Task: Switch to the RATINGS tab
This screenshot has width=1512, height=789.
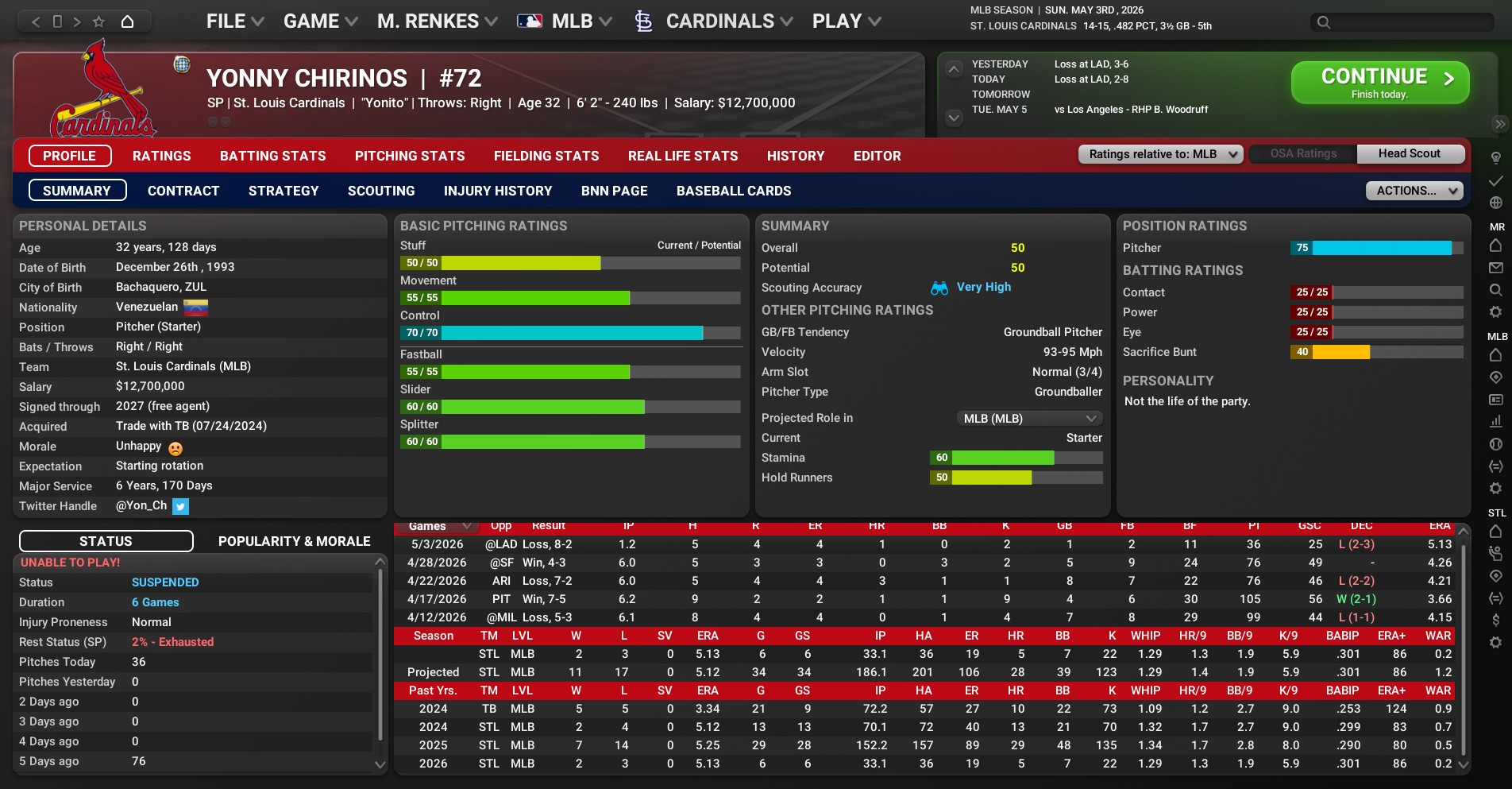Action: pos(161,156)
